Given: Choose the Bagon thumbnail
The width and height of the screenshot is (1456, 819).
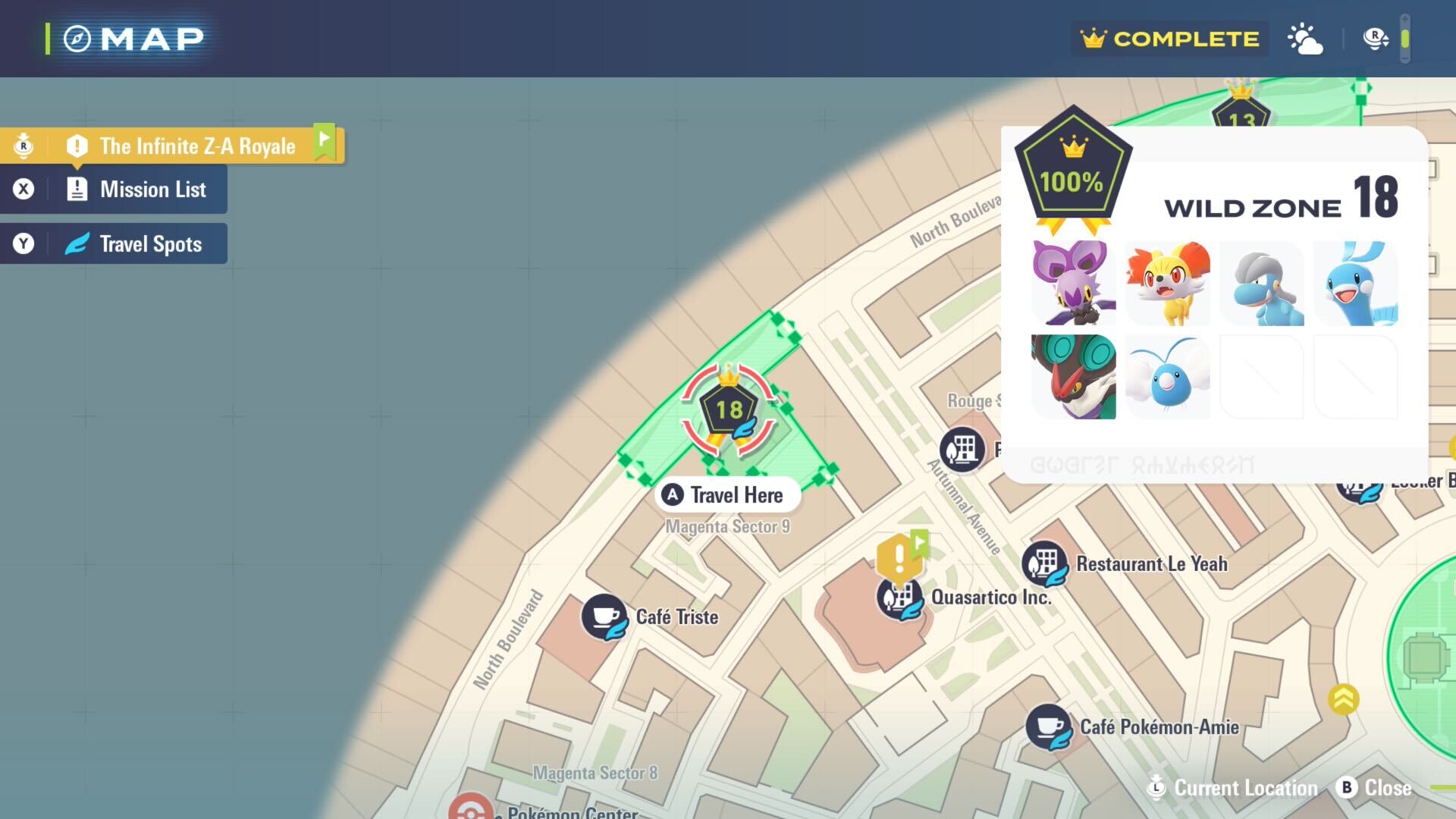Looking at the screenshot, I should coord(1262,284).
